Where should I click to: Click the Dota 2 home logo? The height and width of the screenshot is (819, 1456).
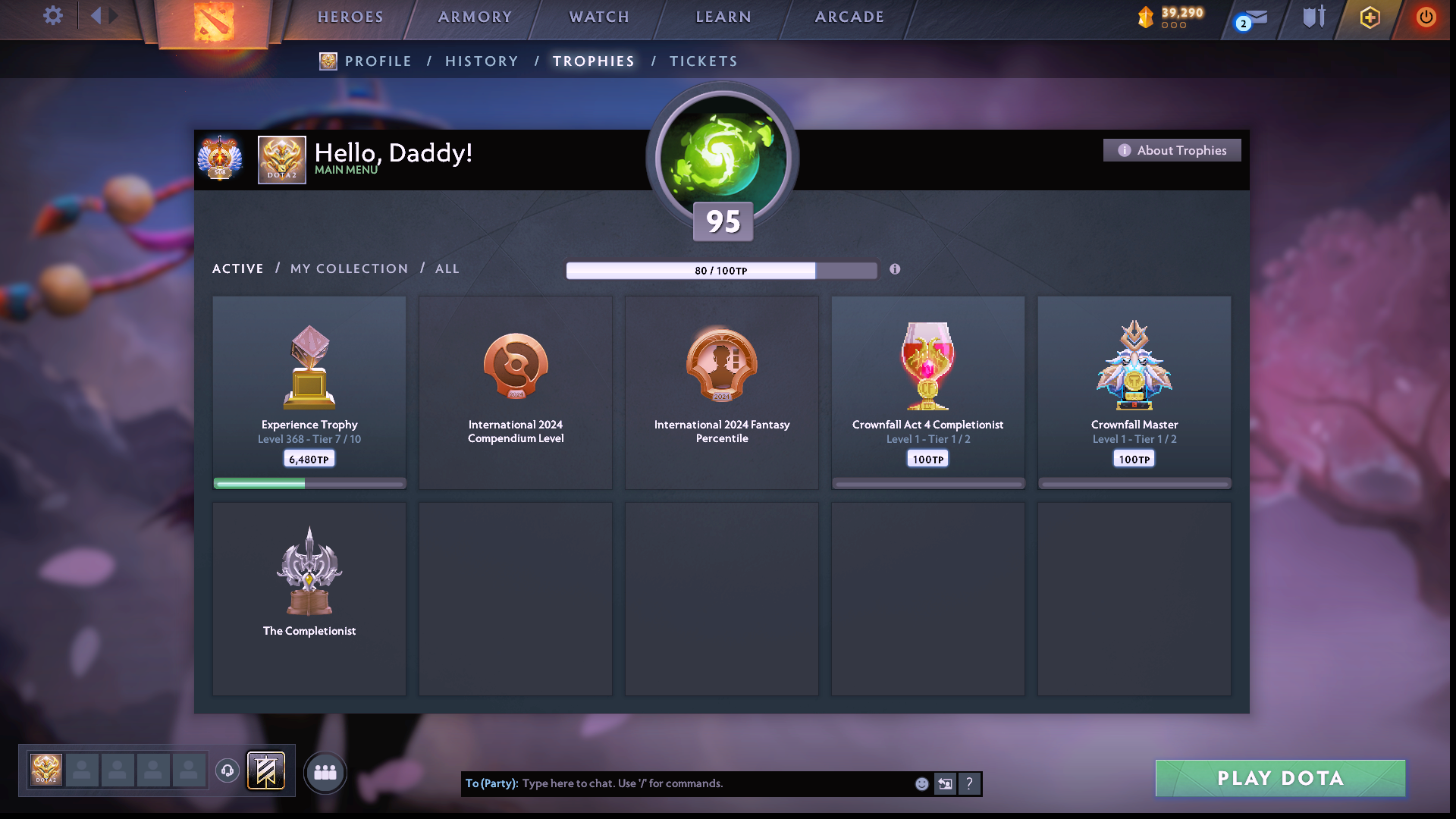(x=213, y=22)
